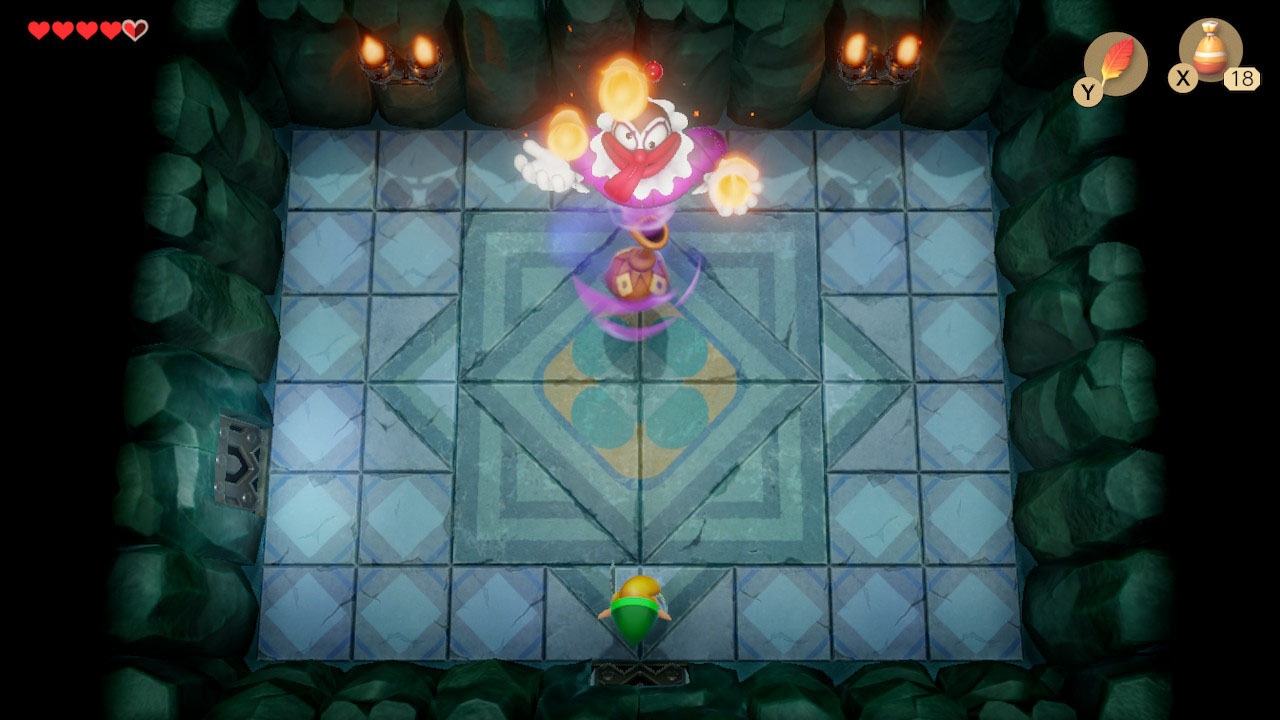Select the Roc's Feather item slot

pyautogui.click(x=1114, y=64)
